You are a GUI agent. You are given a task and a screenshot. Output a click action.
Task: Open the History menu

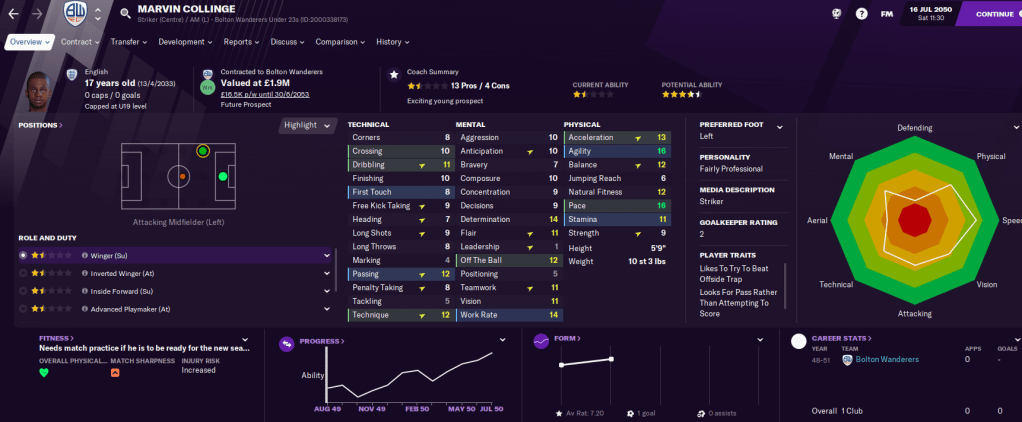point(392,42)
